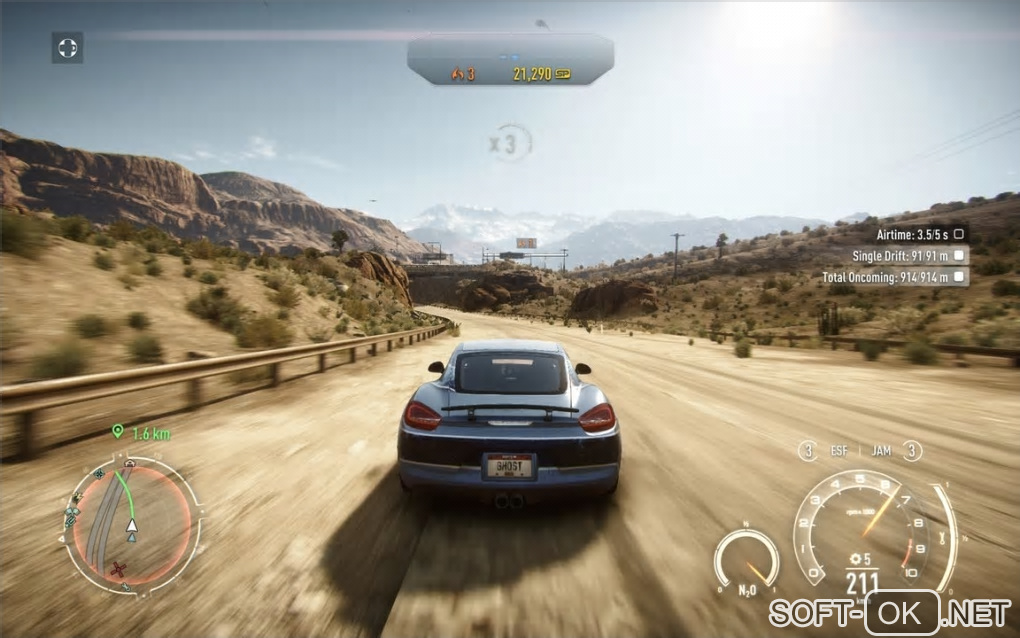This screenshot has width=1020, height=638.
Task: Toggle the Airtime objective checkbox
Action: pyautogui.click(x=959, y=233)
